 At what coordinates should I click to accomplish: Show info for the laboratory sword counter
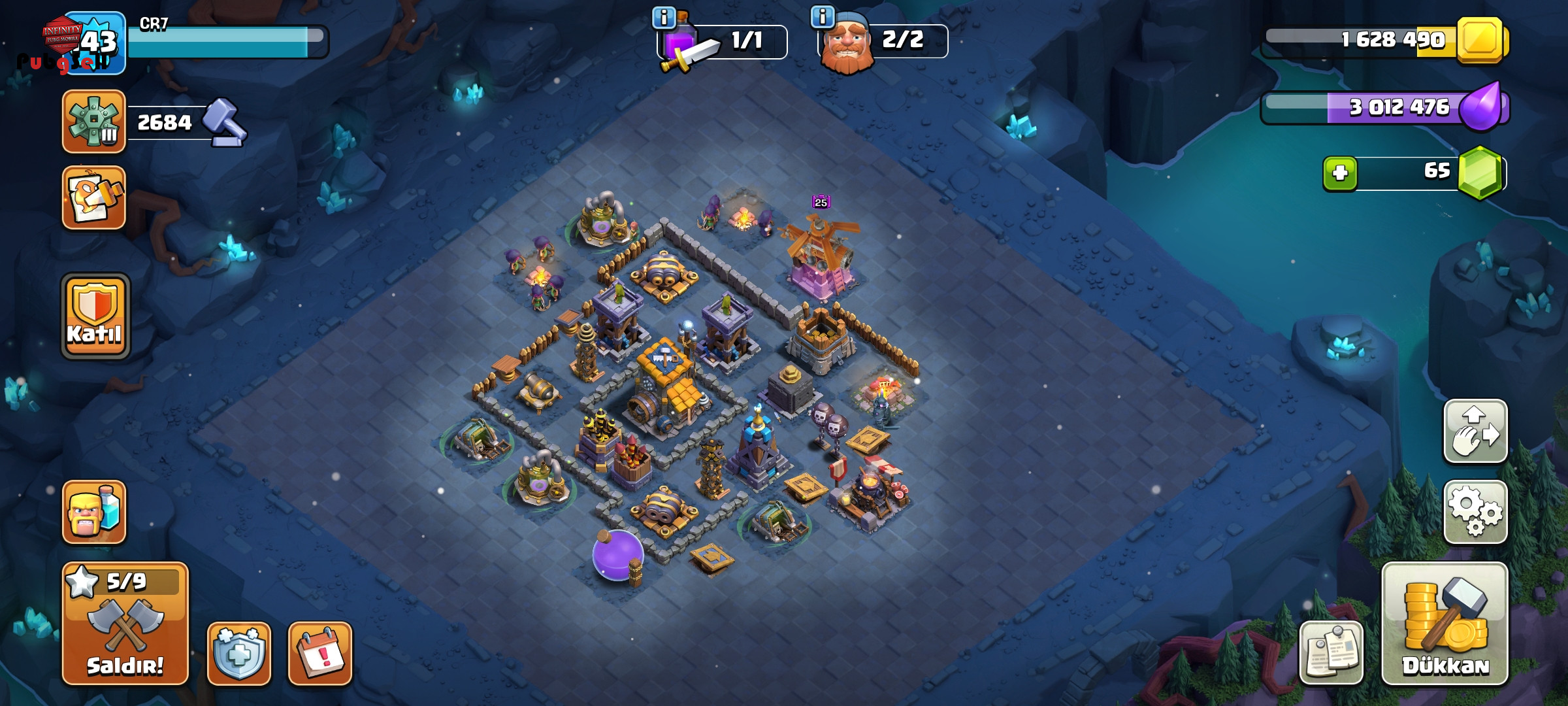664,18
